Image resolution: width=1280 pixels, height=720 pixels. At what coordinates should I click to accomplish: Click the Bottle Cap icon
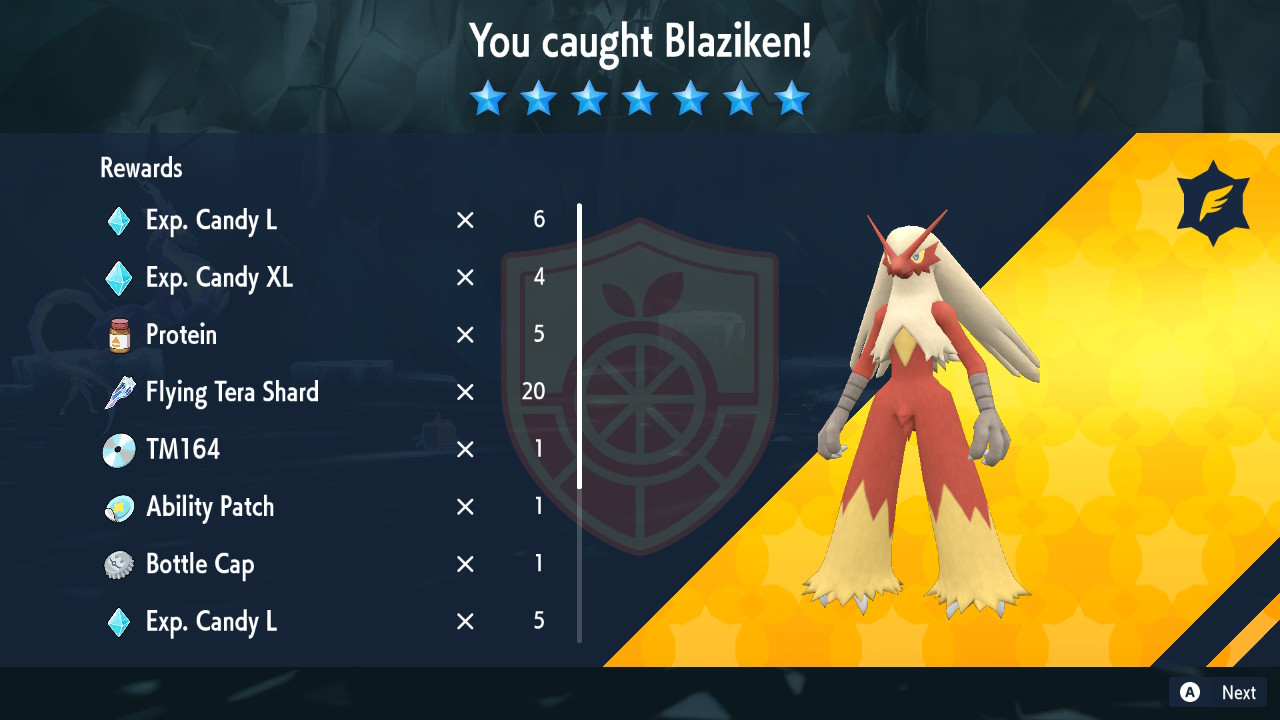[118, 564]
